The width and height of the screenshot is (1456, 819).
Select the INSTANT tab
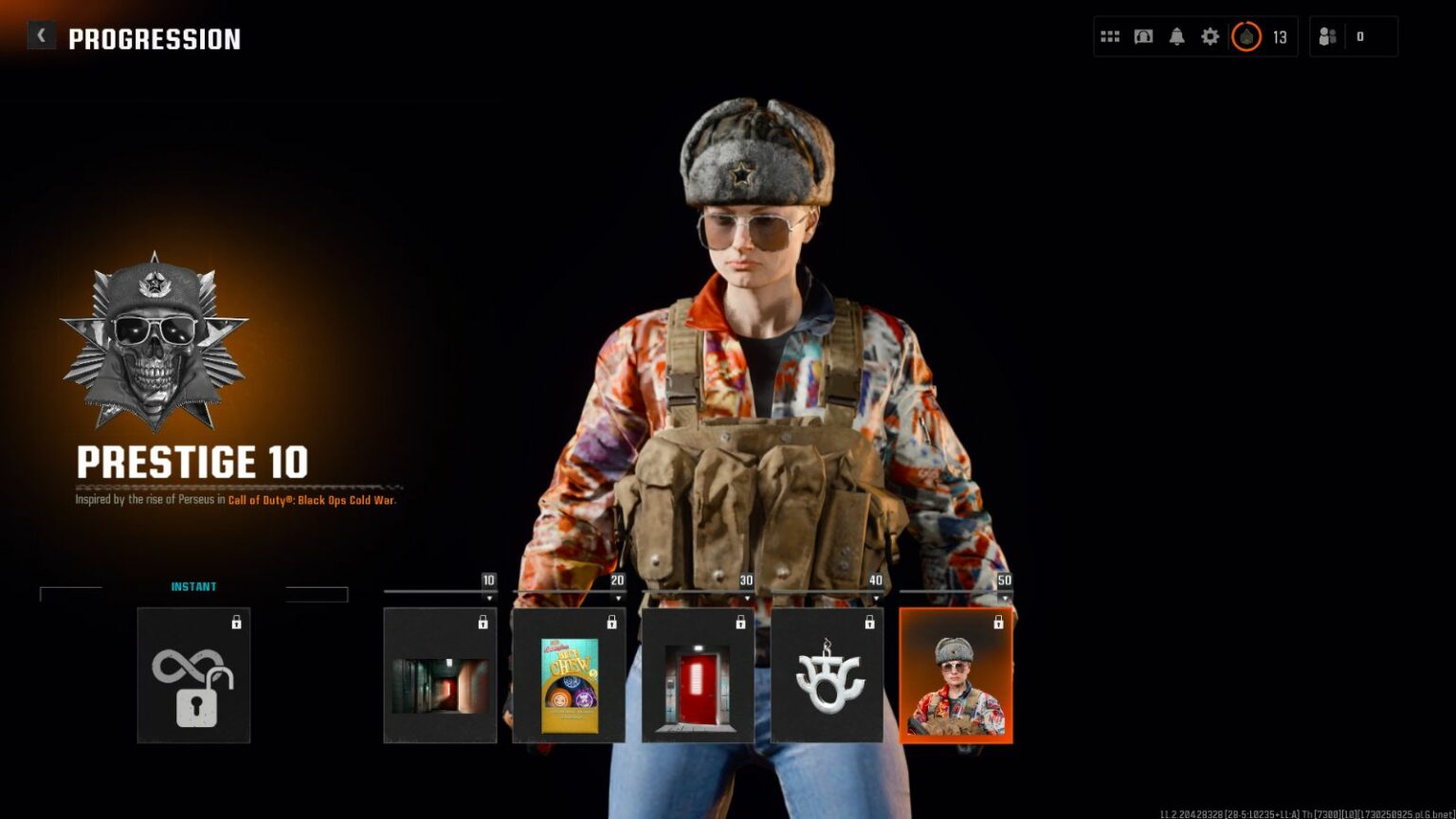(x=194, y=586)
